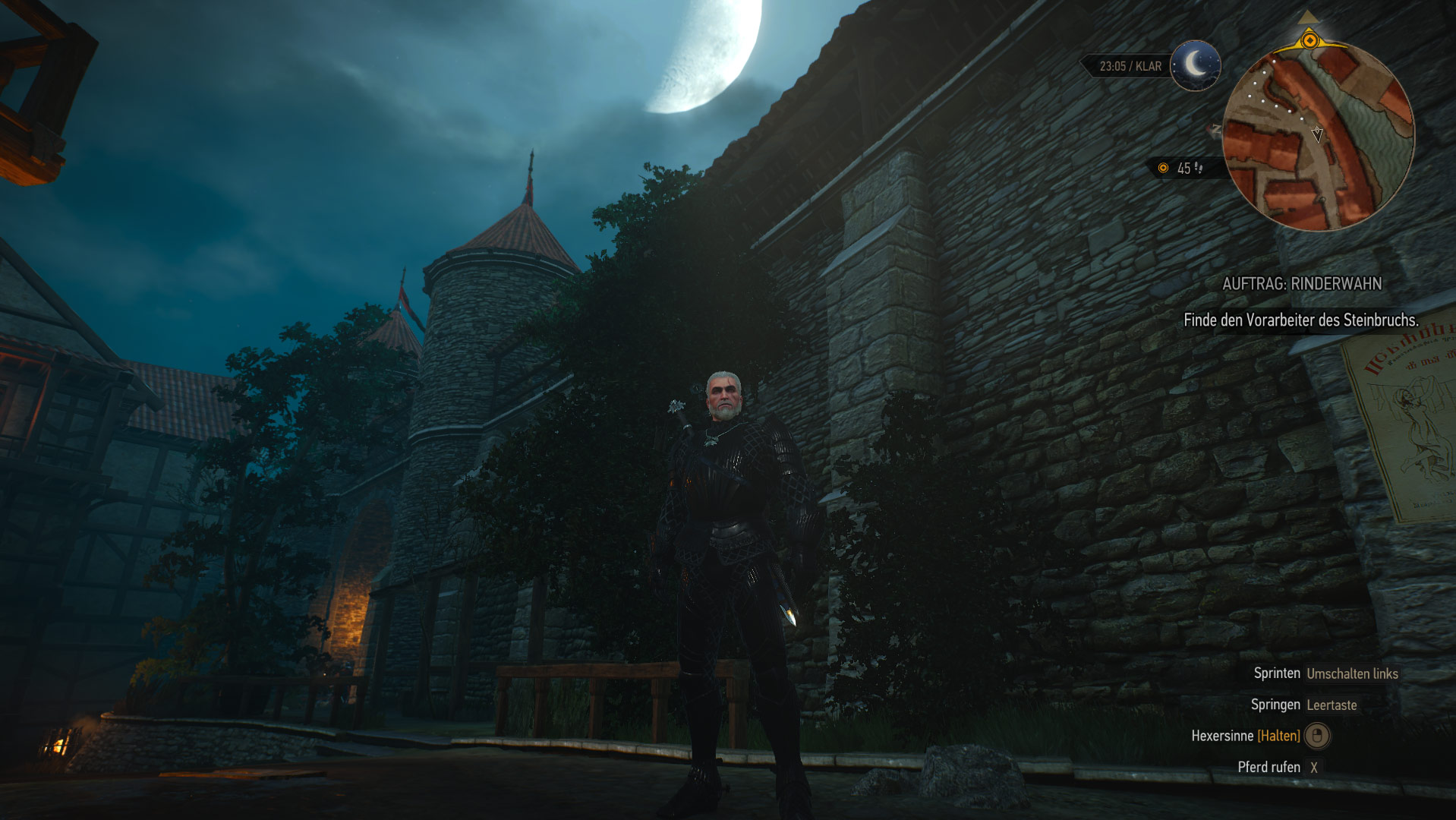1456x820 pixels.
Task: Click the crescent moon time-of-day icon
Action: tap(1195, 66)
